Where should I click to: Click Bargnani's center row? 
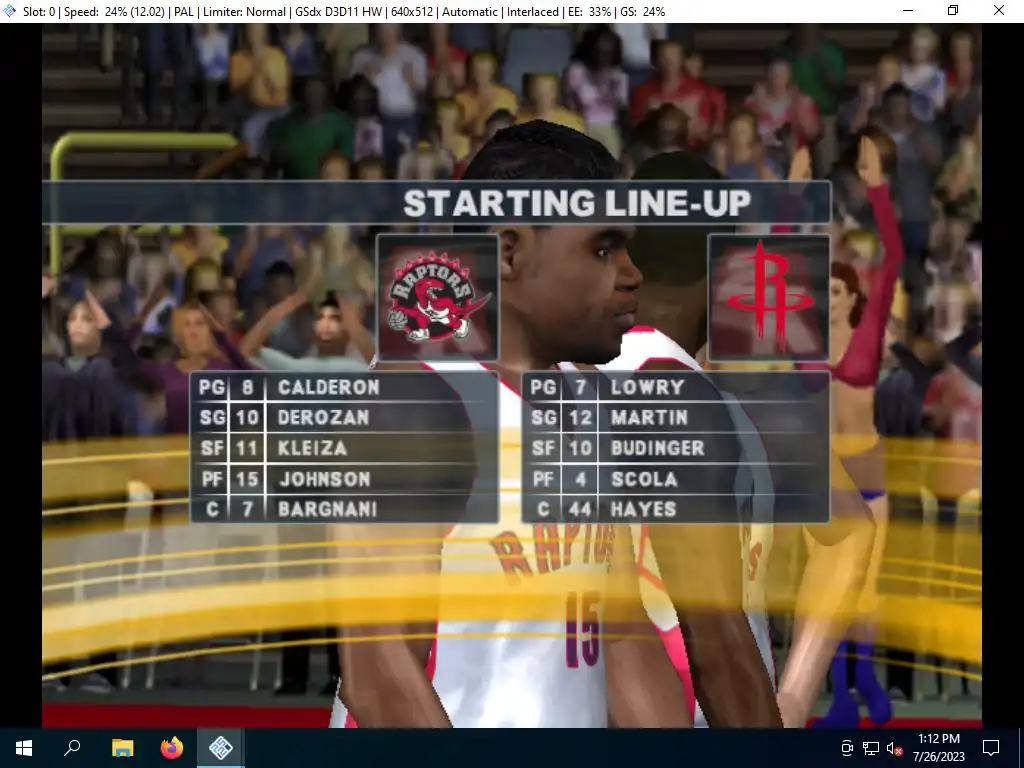328,509
